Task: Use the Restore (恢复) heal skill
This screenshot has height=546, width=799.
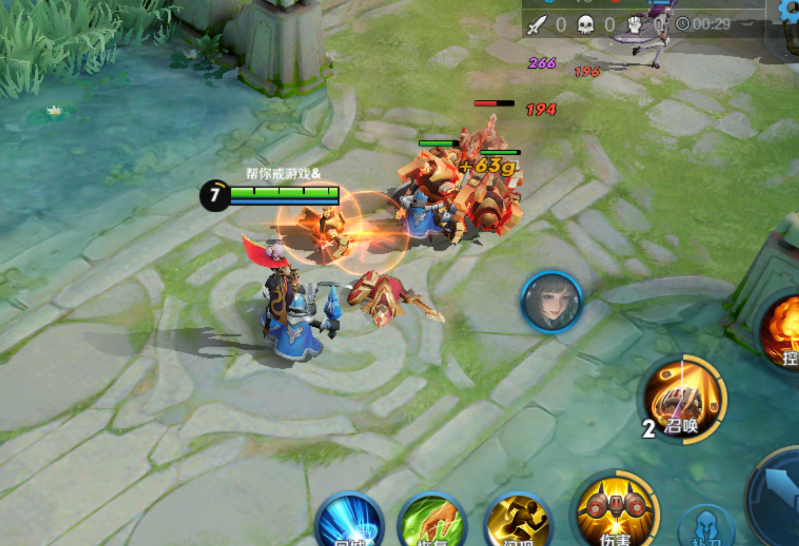Action: 432,524
